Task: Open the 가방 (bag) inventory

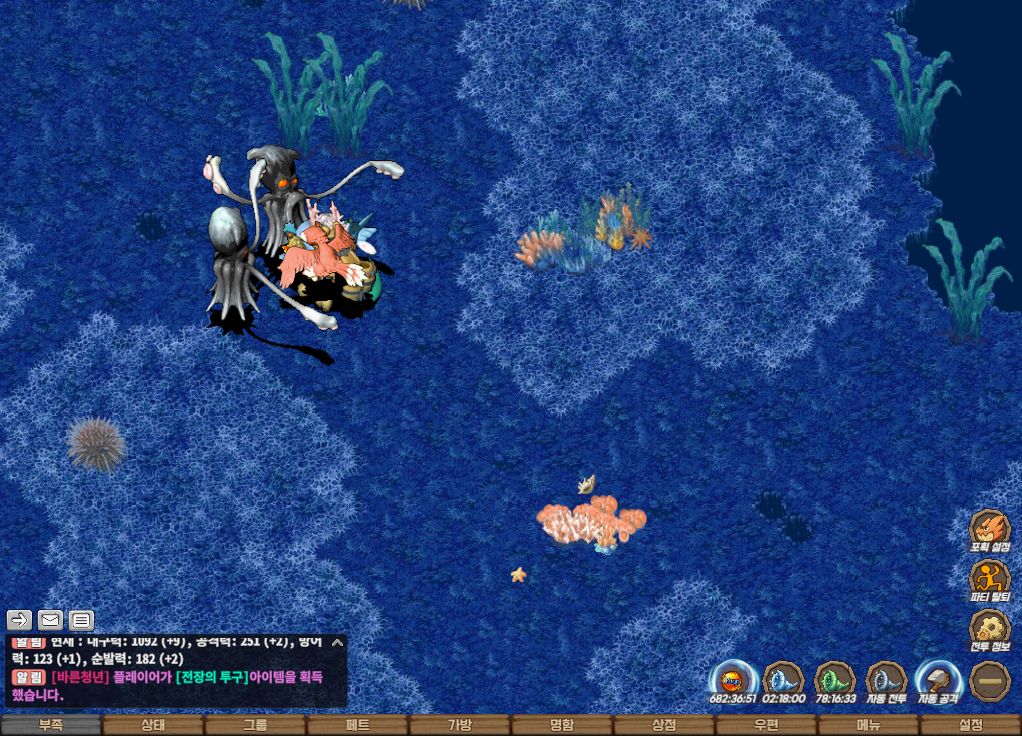Action: click(x=459, y=725)
